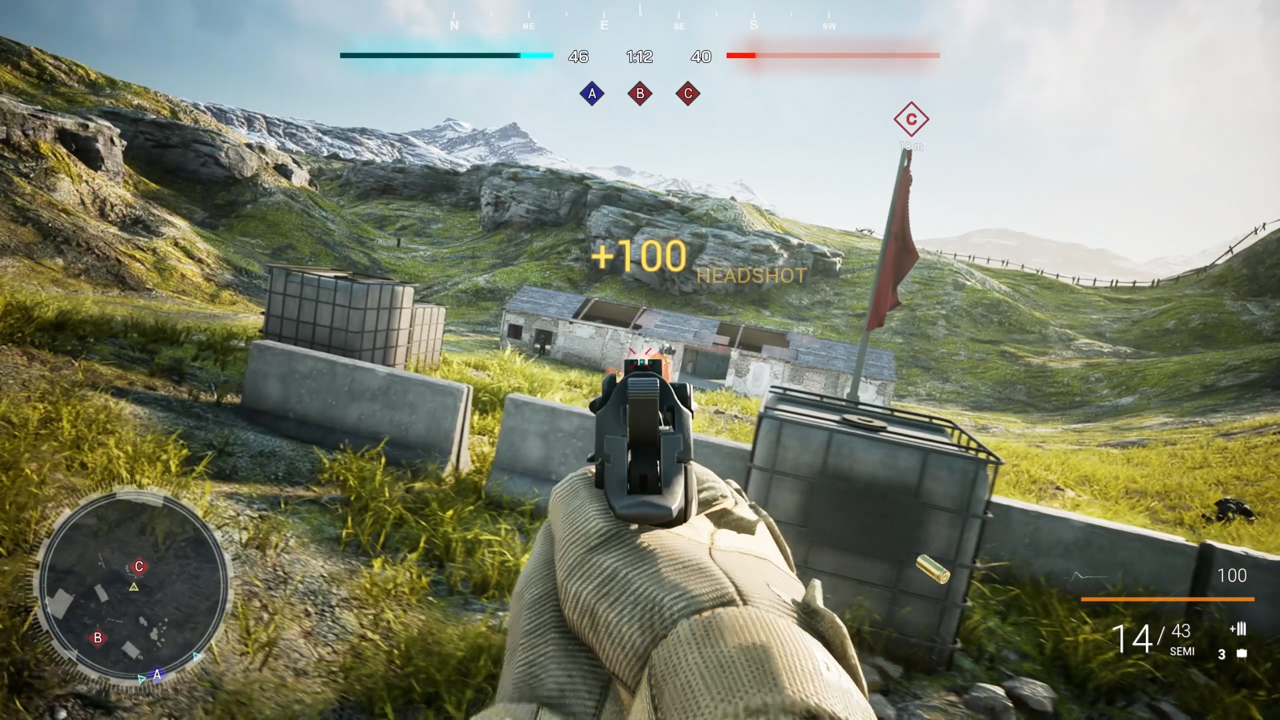Click the enemy ticket count showing 40
Viewport: 1280px width, 720px height.
[701, 56]
